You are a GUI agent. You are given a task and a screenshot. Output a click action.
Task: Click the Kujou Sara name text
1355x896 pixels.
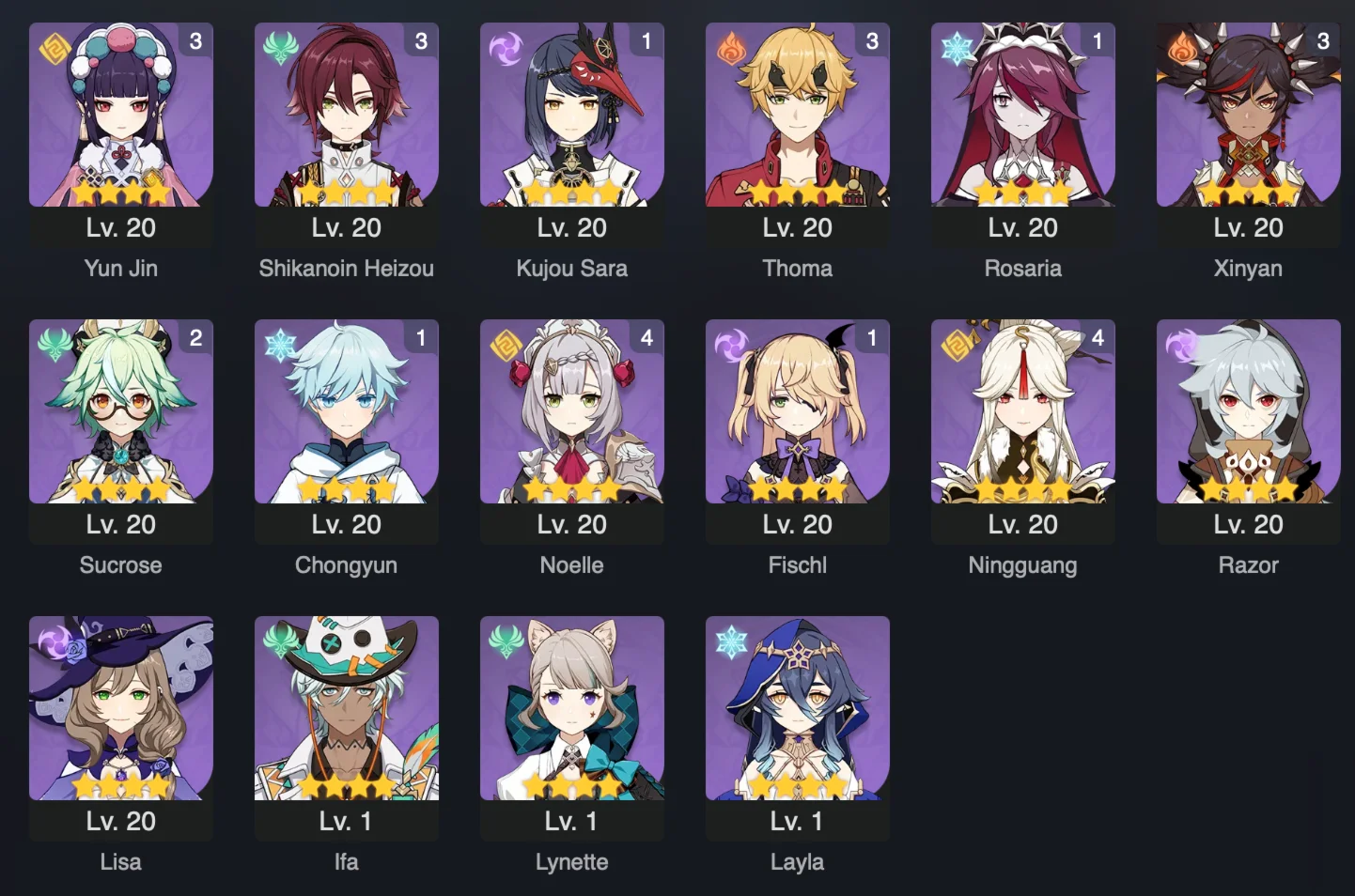(572, 268)
